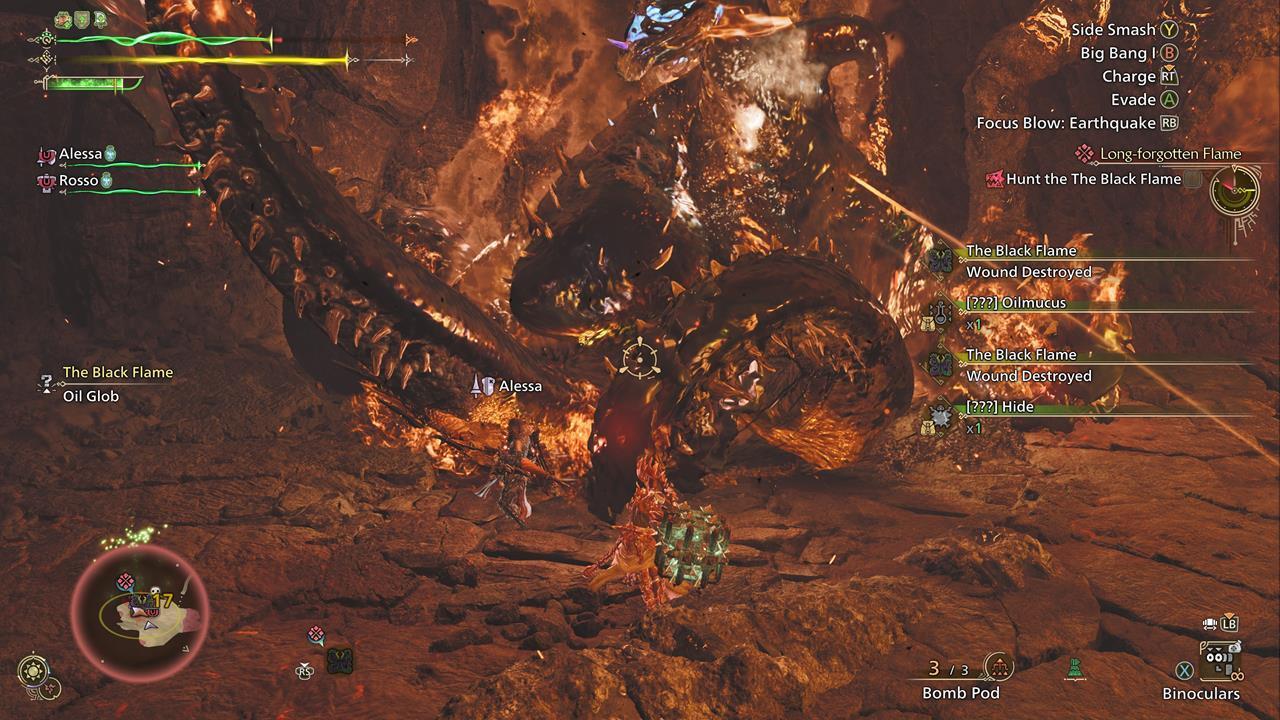
Task: Select the Side Smash move entry
Action: coord(1111,30)
